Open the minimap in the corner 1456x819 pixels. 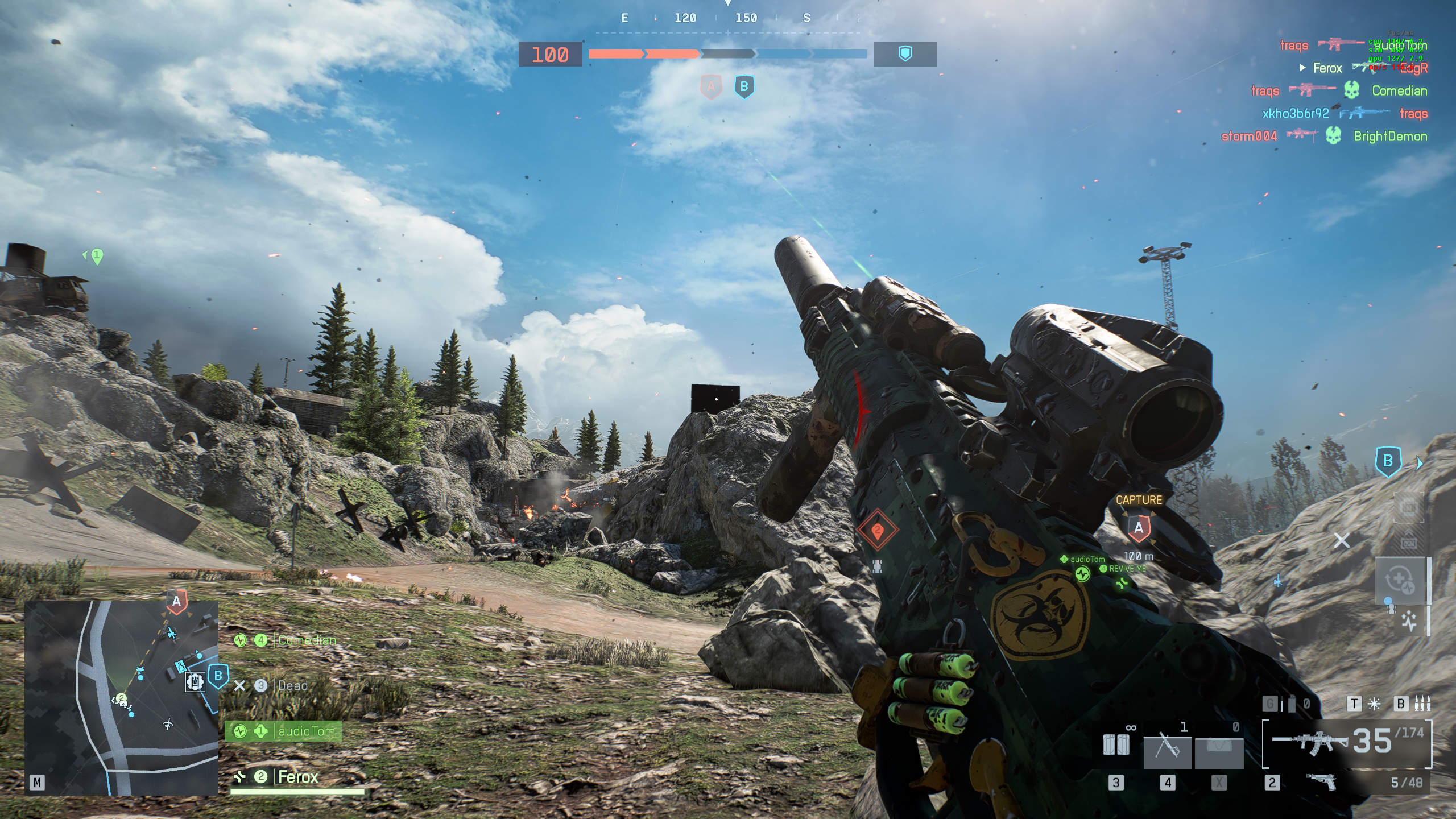121,698
